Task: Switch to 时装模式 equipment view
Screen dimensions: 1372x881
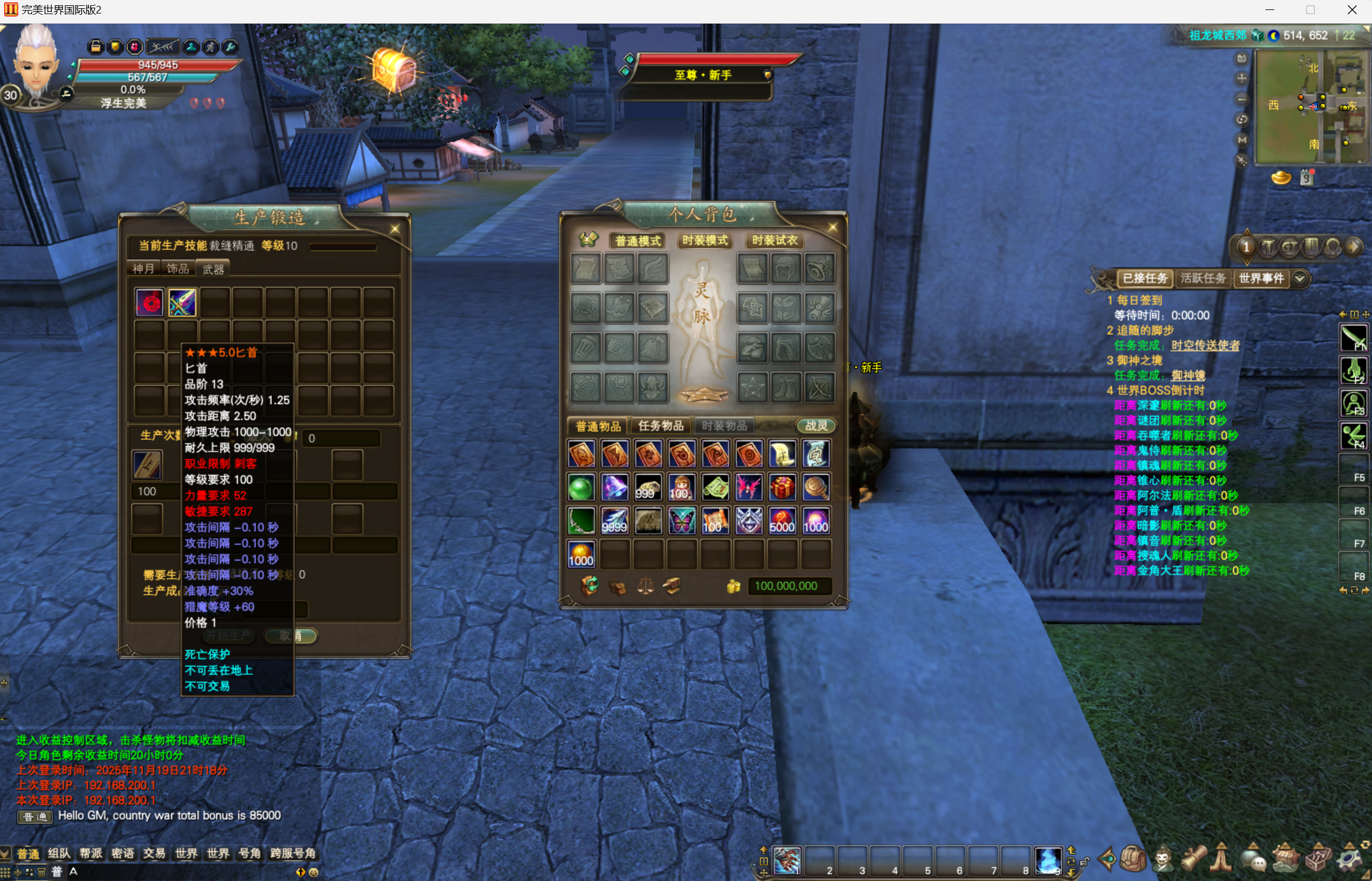Action: pos(705,240)
